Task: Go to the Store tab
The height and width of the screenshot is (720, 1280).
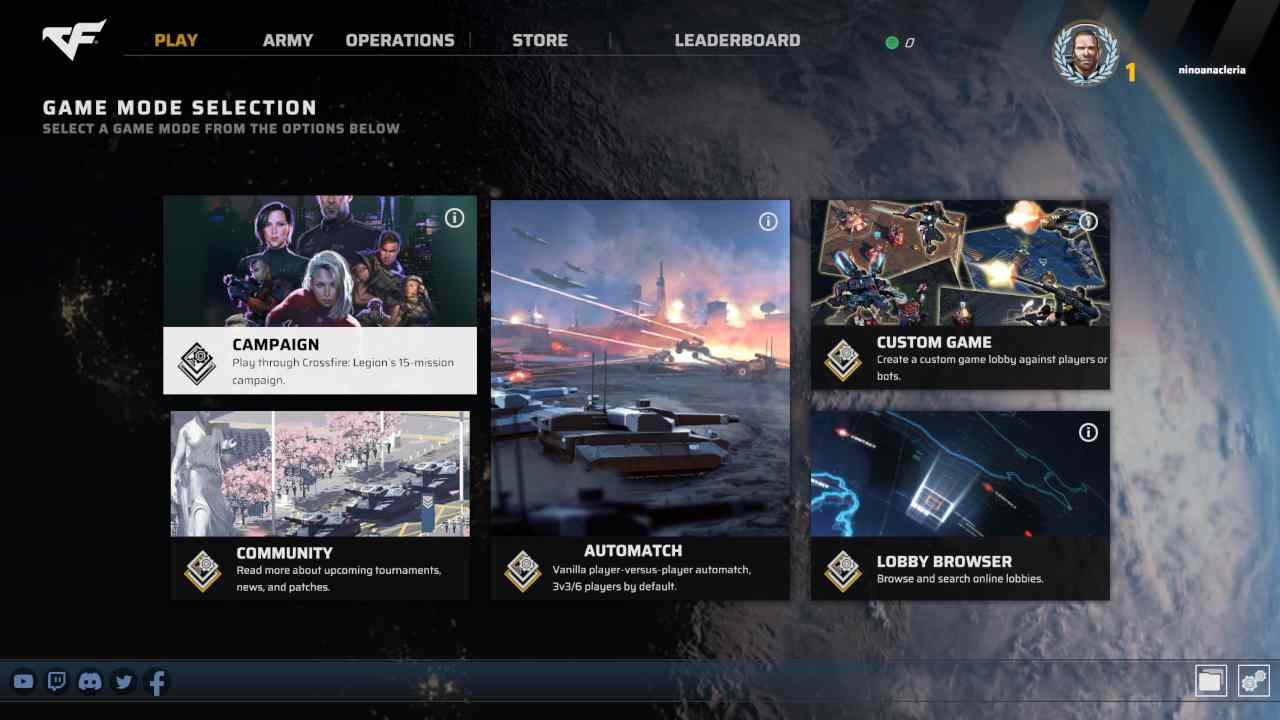Action: (540, 41)
